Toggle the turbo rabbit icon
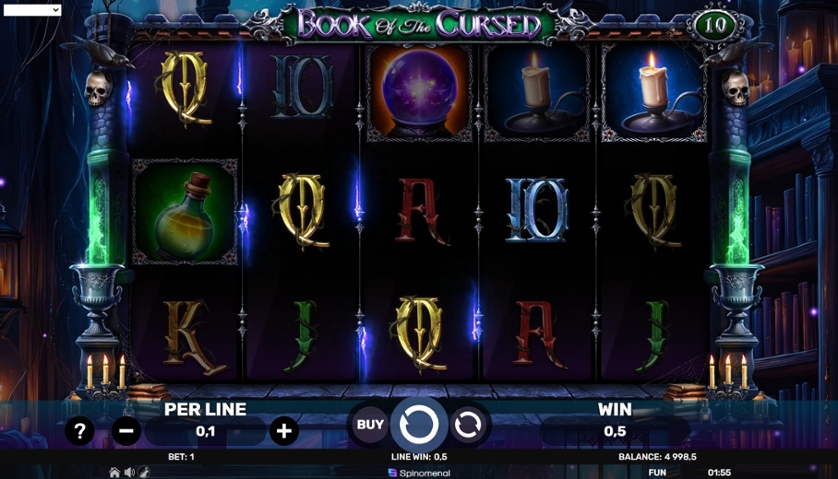 point(144,472)
